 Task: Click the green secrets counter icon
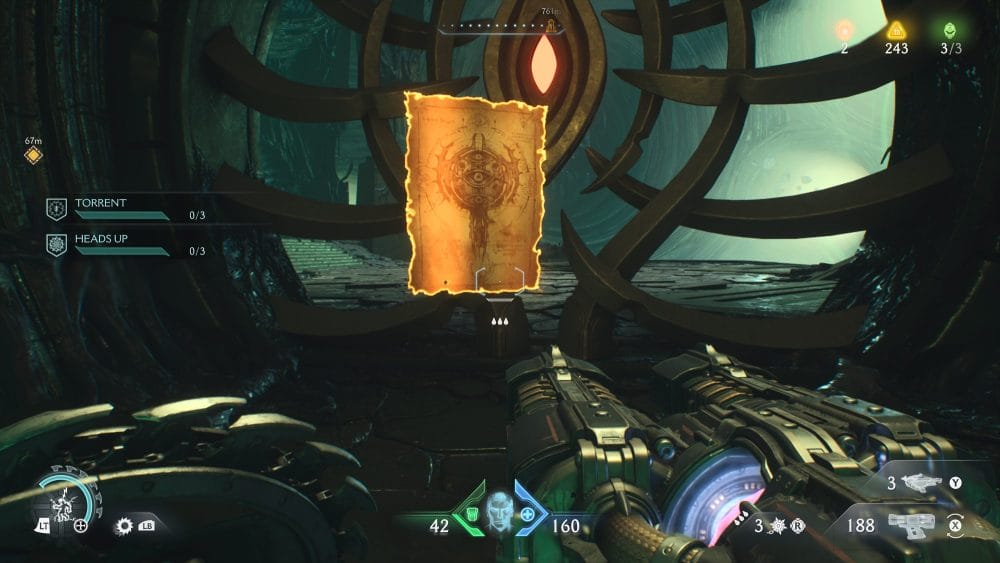click(x=949, y=30)
